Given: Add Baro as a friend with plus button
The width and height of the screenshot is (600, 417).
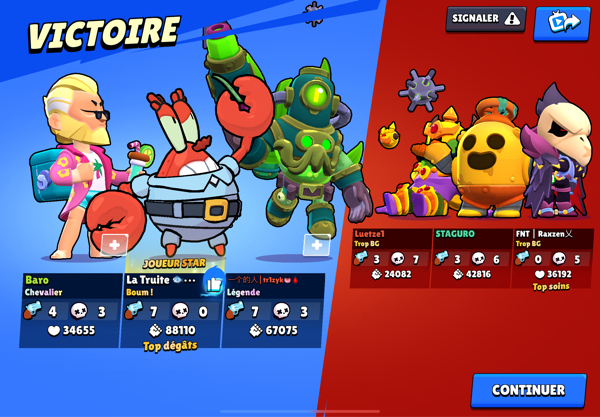Looking at the screenshot, I should click(114, 244).
